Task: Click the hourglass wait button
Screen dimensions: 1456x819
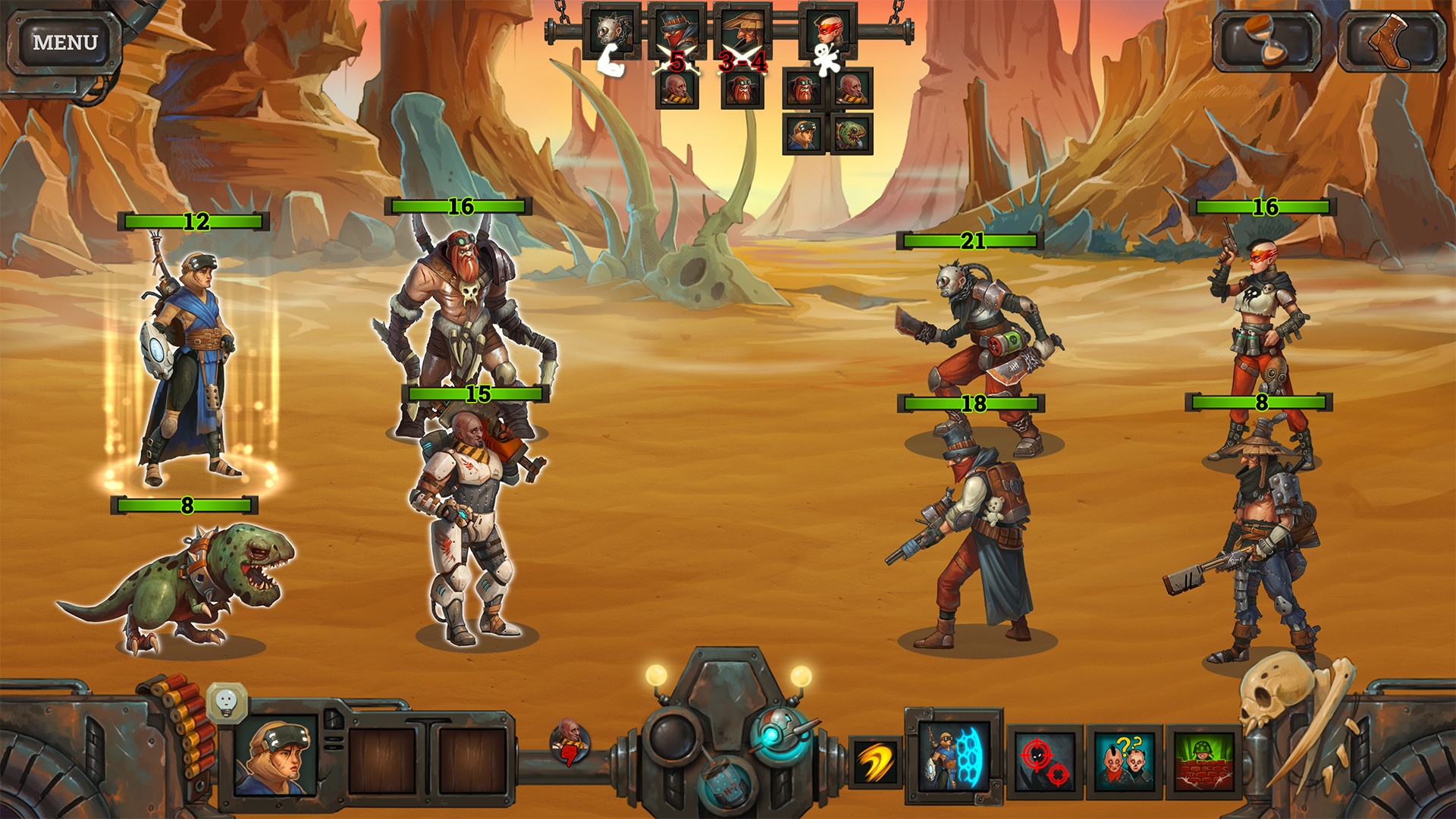Action: pyautogui.click(x=1267, y=41)
